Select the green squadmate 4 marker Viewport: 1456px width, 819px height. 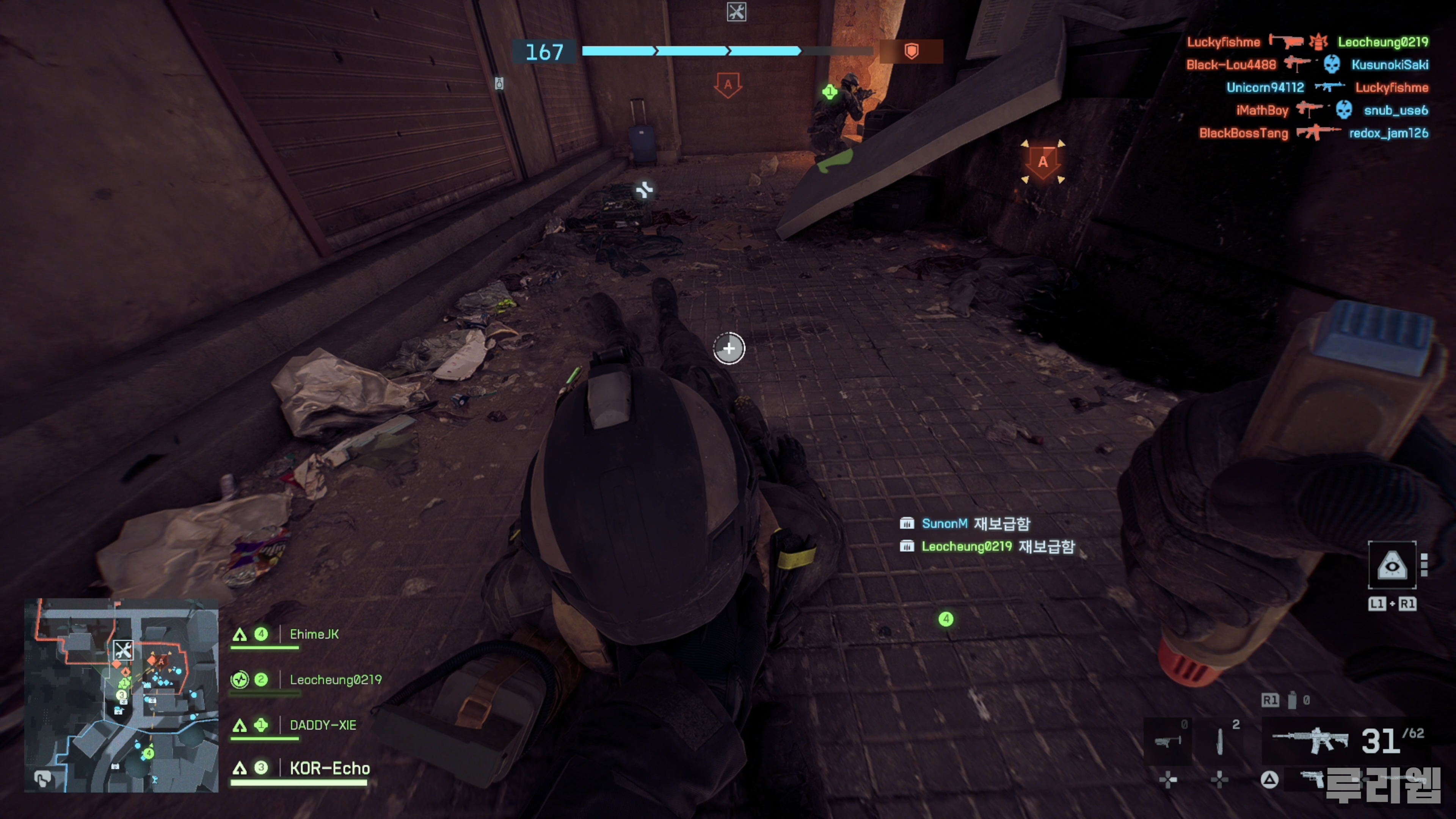946,619
